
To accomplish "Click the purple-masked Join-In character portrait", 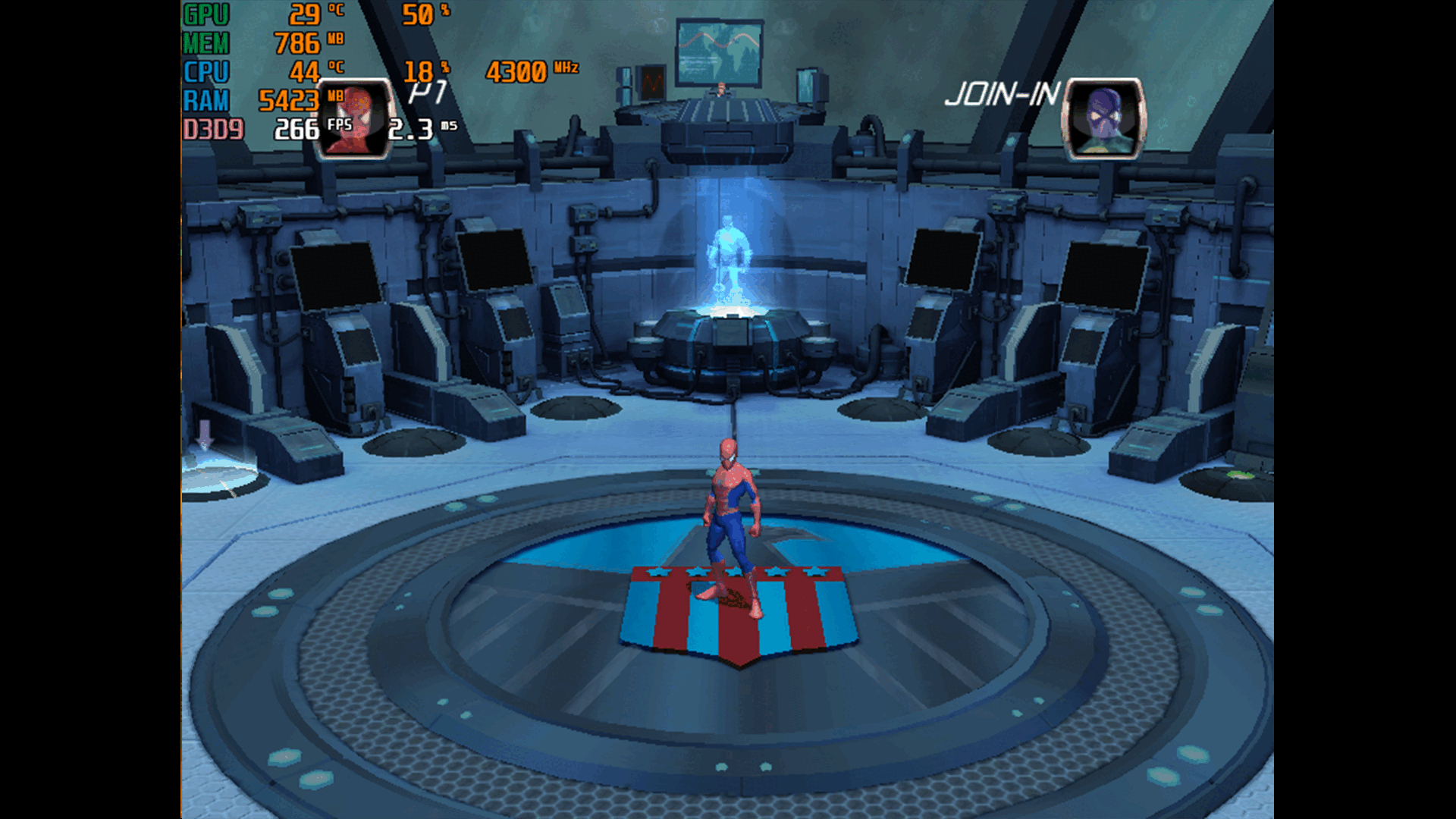I will click(x=1104, y=119).
